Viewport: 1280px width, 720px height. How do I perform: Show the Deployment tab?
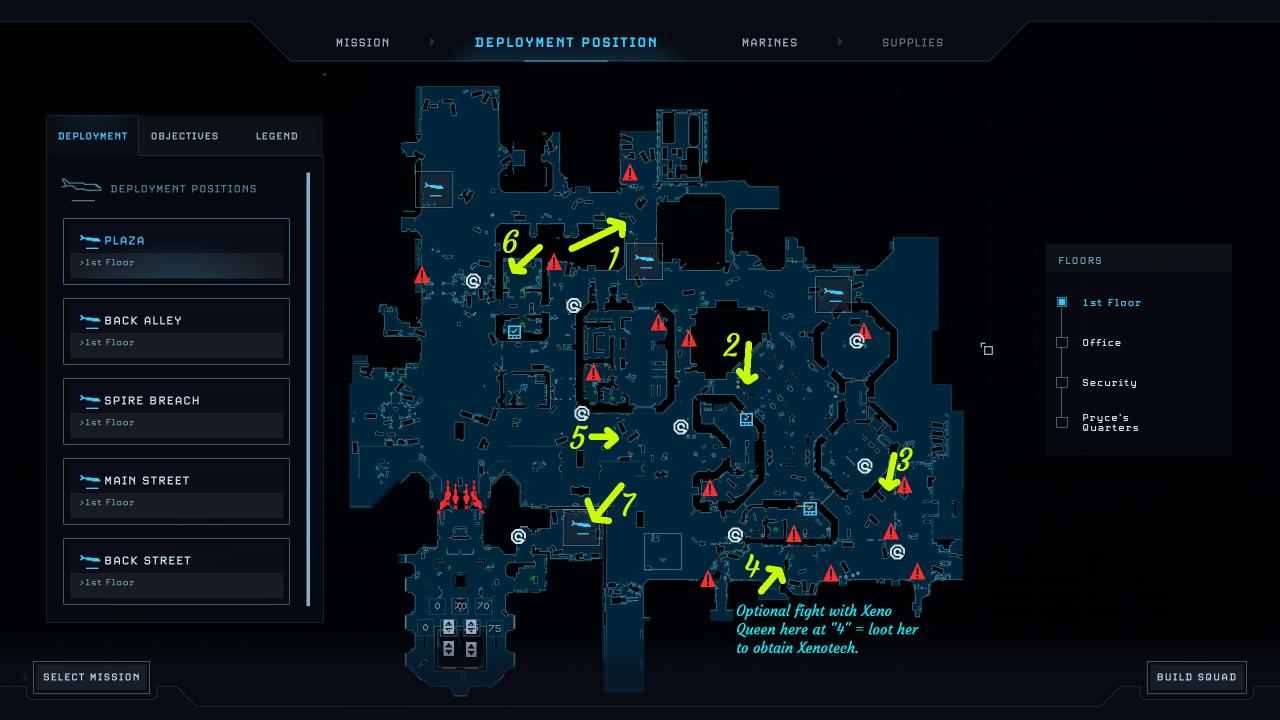[x=92, y=136]
